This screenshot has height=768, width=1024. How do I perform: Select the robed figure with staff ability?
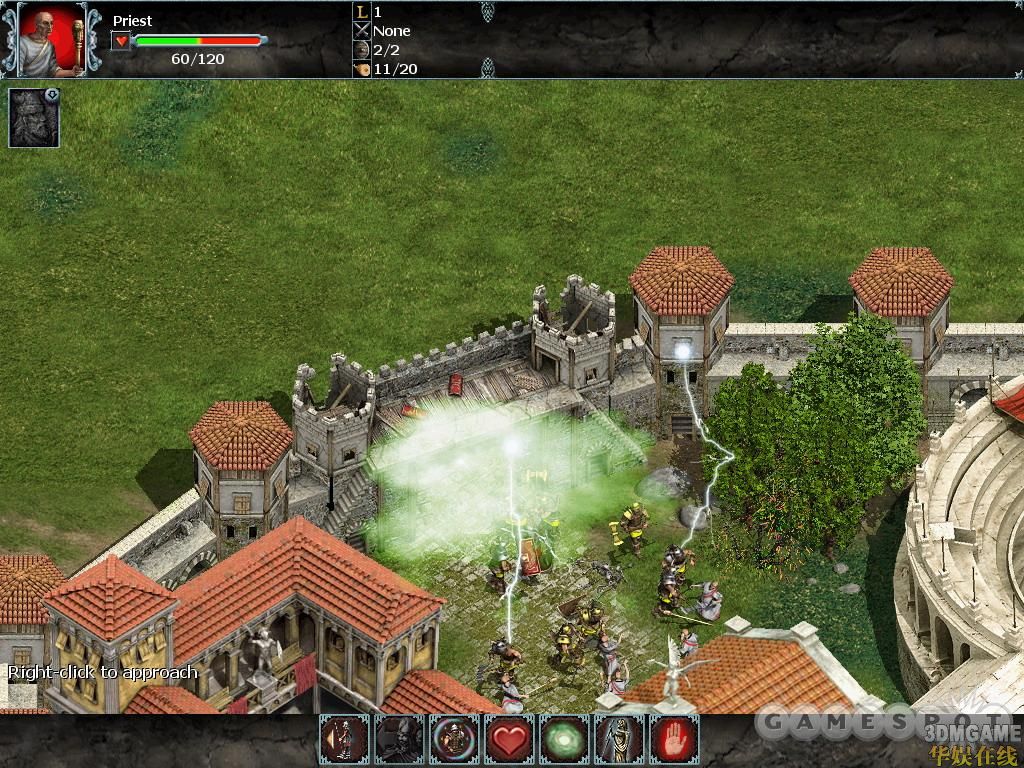click(x=619, y=740)
